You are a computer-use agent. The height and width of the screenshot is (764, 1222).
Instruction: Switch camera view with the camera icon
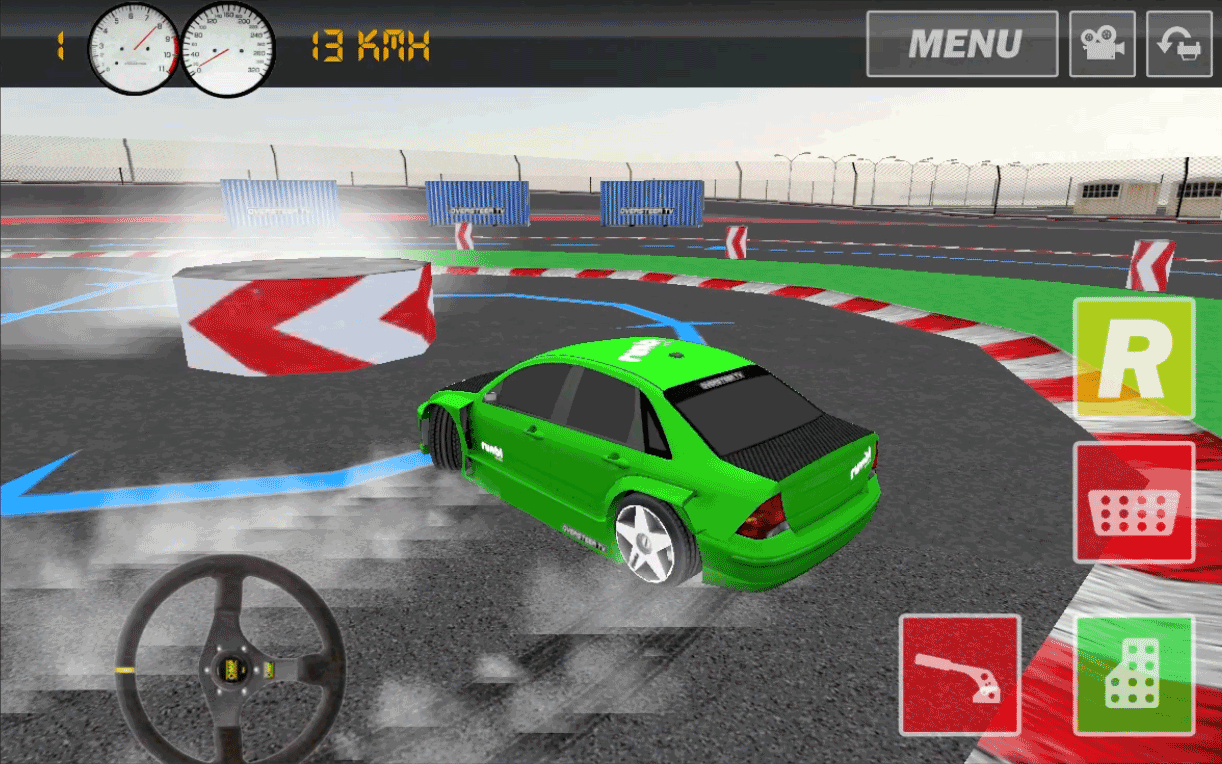tap(1102, 44)
